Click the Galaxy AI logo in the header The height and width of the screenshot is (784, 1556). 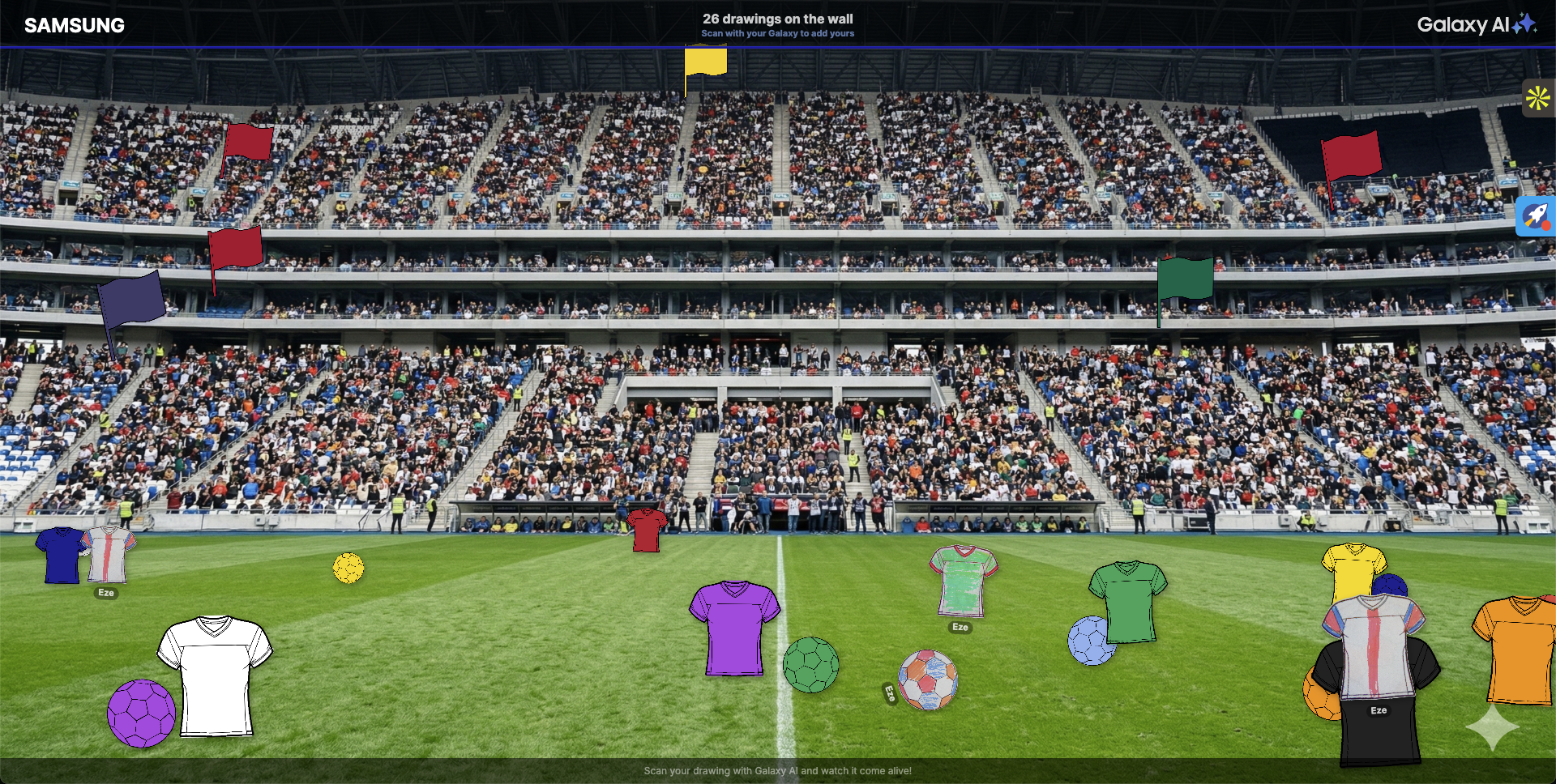[1478, 24]
